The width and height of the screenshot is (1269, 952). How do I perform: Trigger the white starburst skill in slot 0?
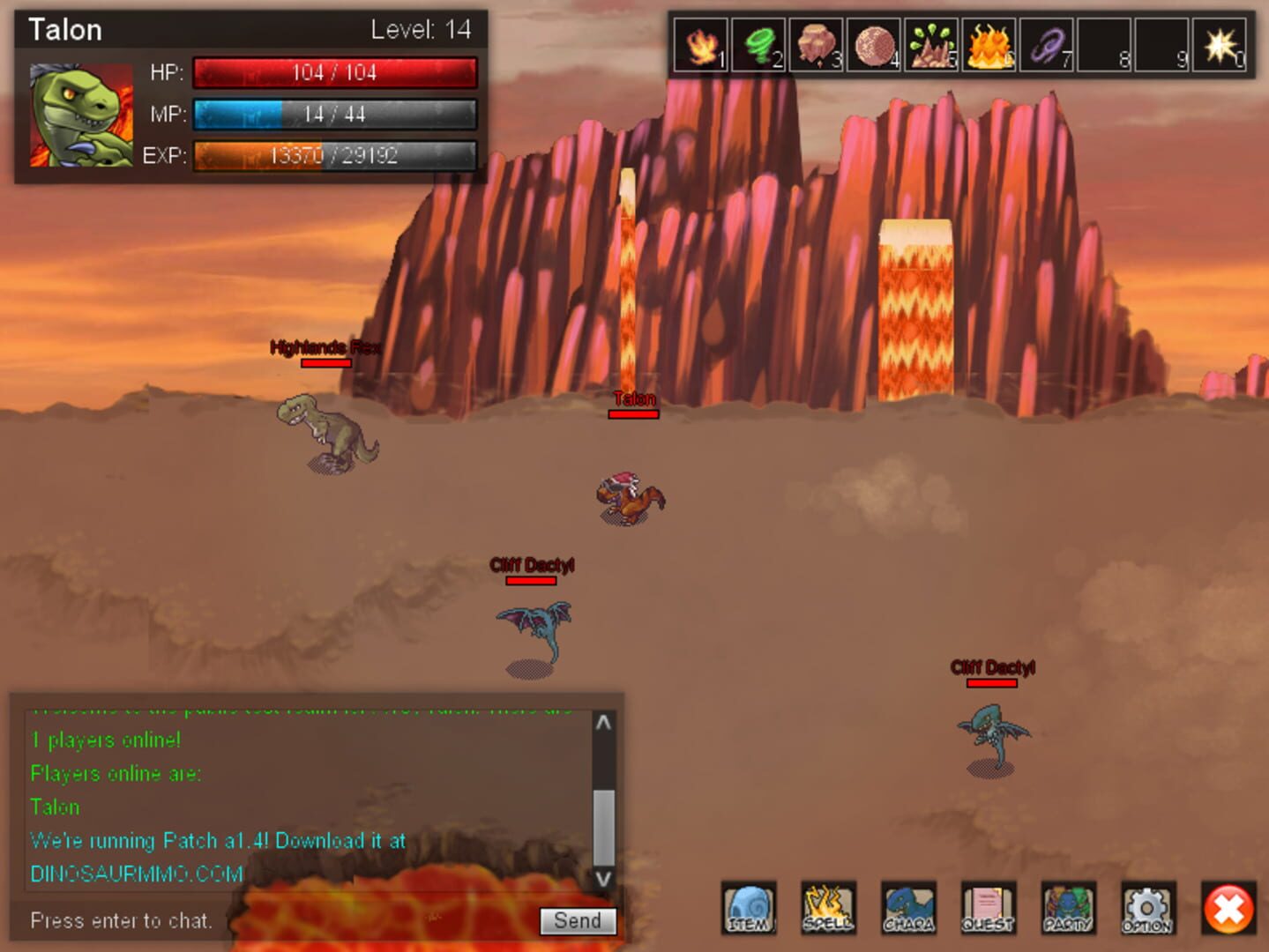point(1220,46)
